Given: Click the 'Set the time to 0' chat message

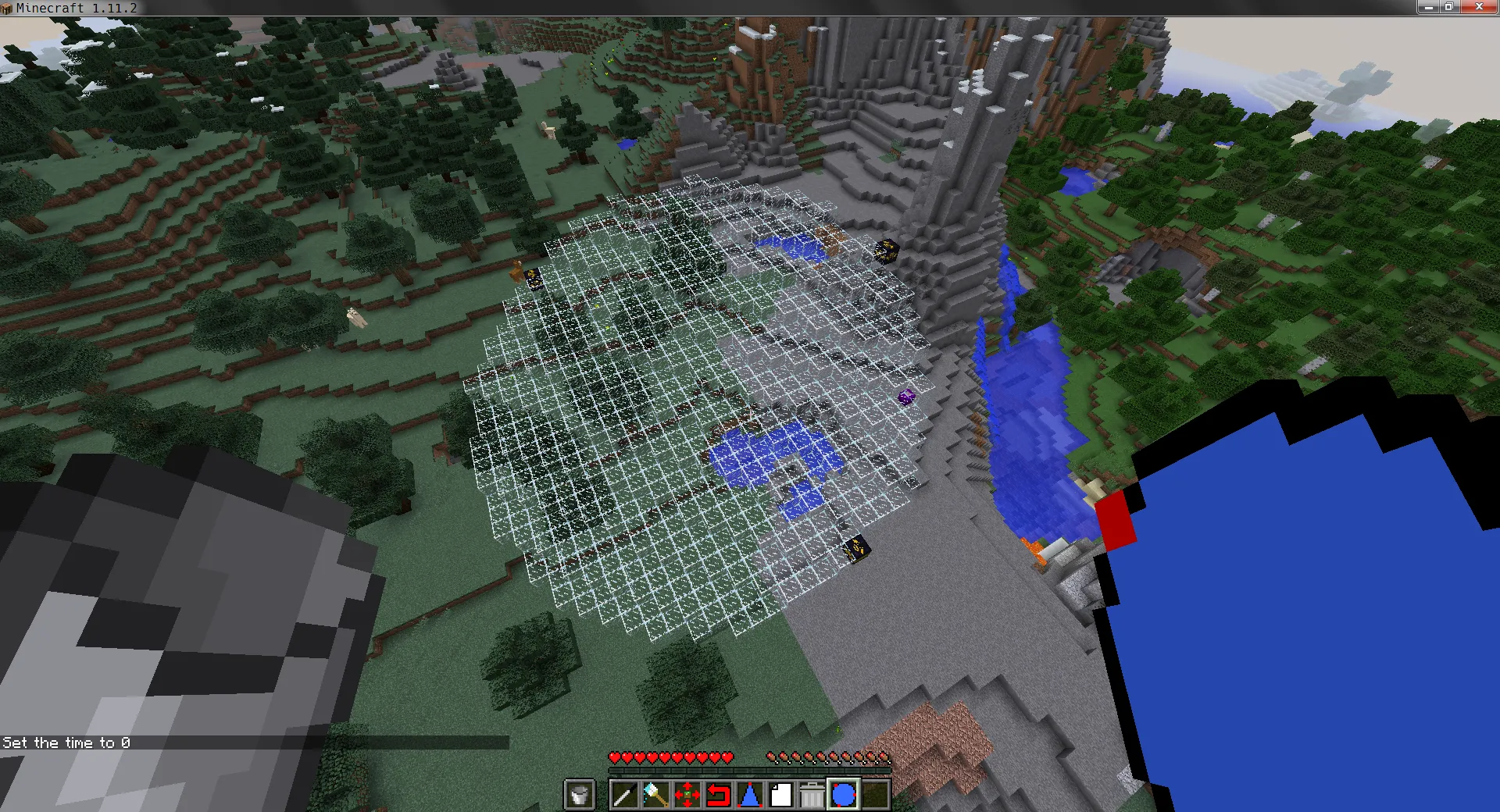Looking at the screenshot, I should coord(66,743).
